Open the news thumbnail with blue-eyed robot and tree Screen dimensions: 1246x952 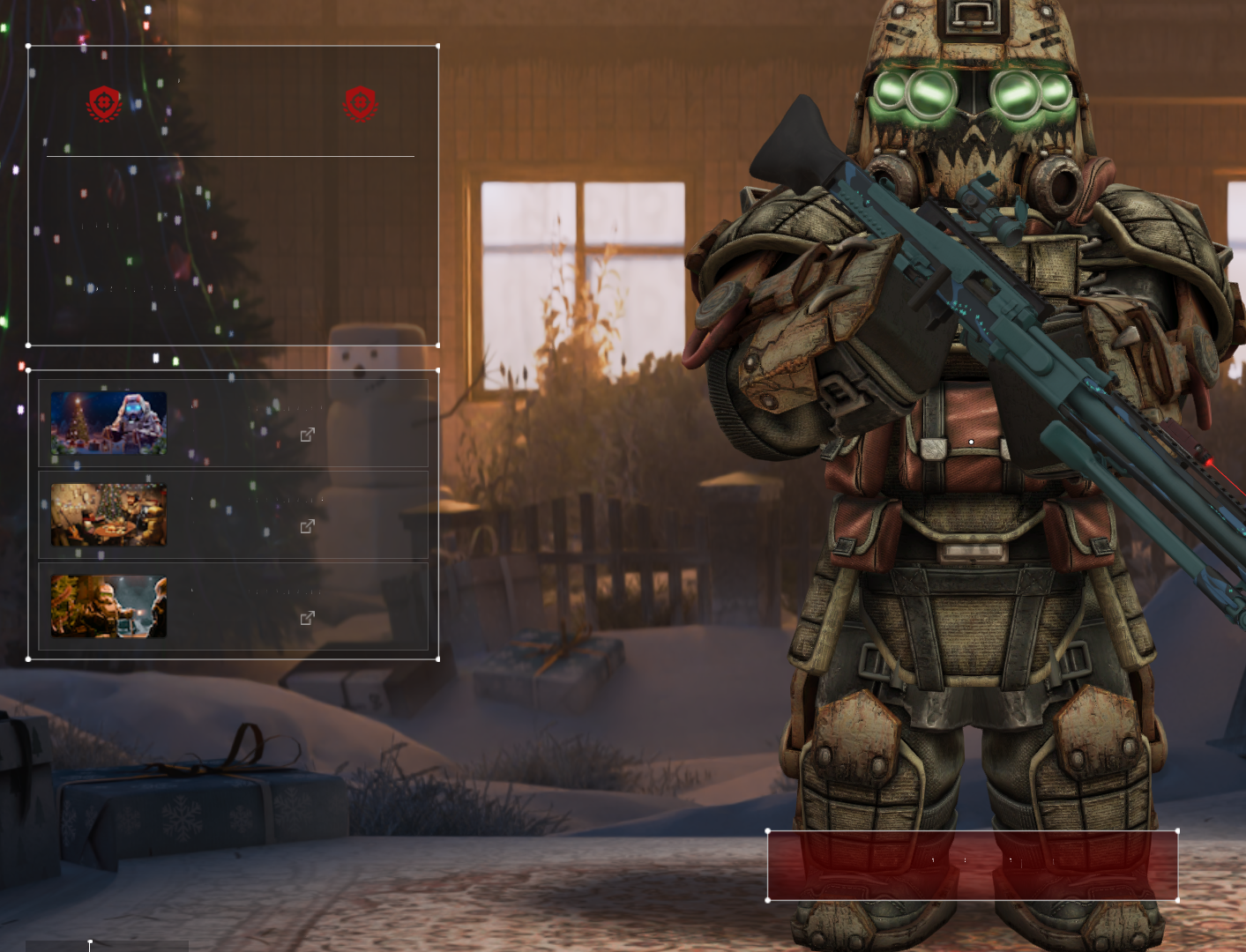[x=108, y=423]
